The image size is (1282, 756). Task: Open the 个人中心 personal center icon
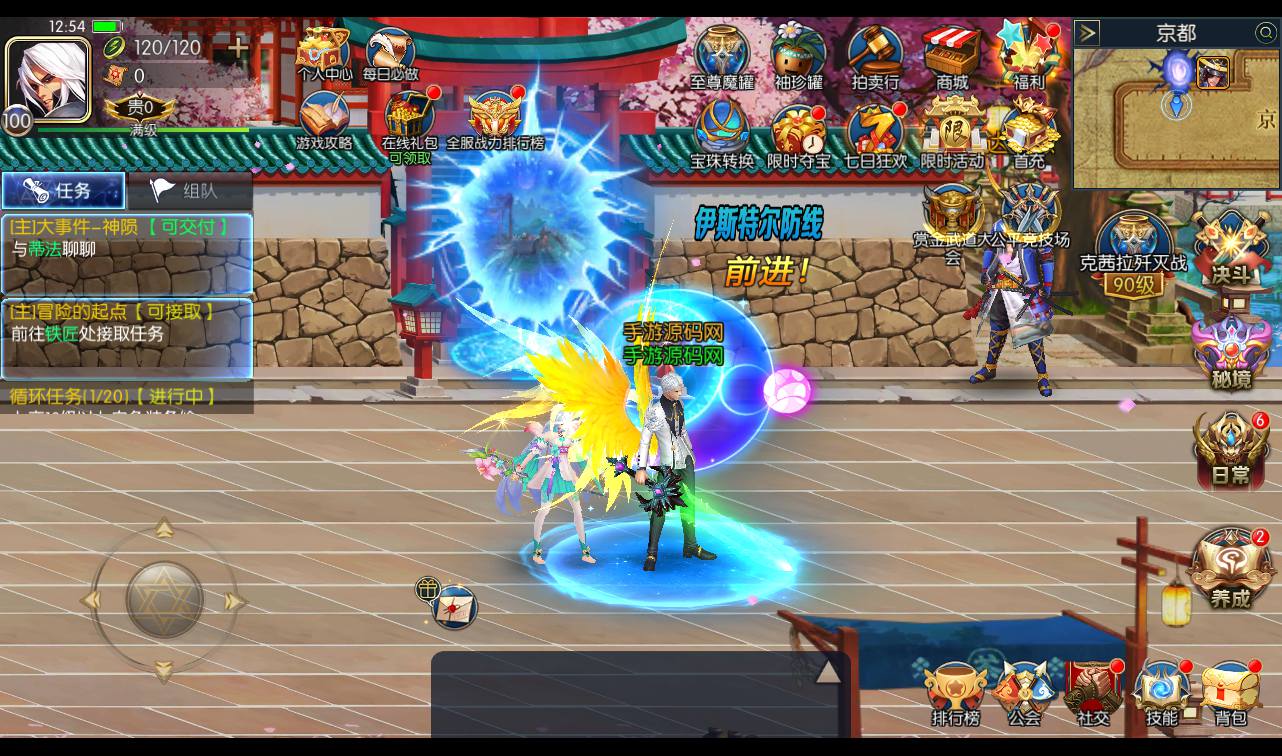pos(324,52)
